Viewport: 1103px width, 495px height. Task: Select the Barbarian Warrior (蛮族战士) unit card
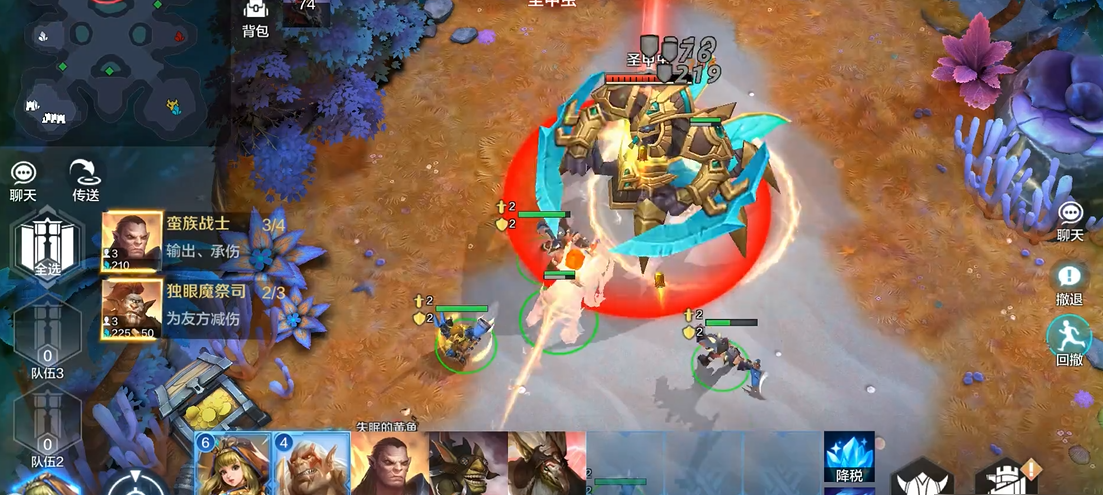point(190,241)
